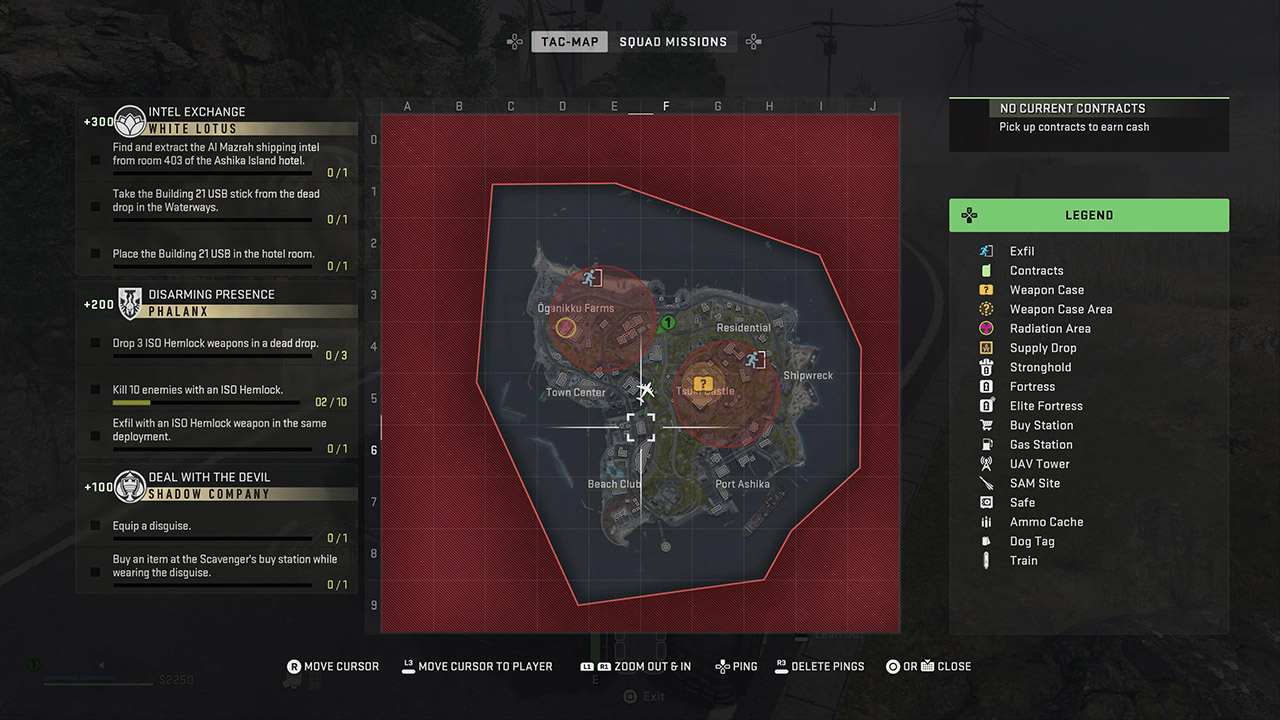
Task: Select the weapon case marker at Tsuki Castle
Action: point(703,381)
